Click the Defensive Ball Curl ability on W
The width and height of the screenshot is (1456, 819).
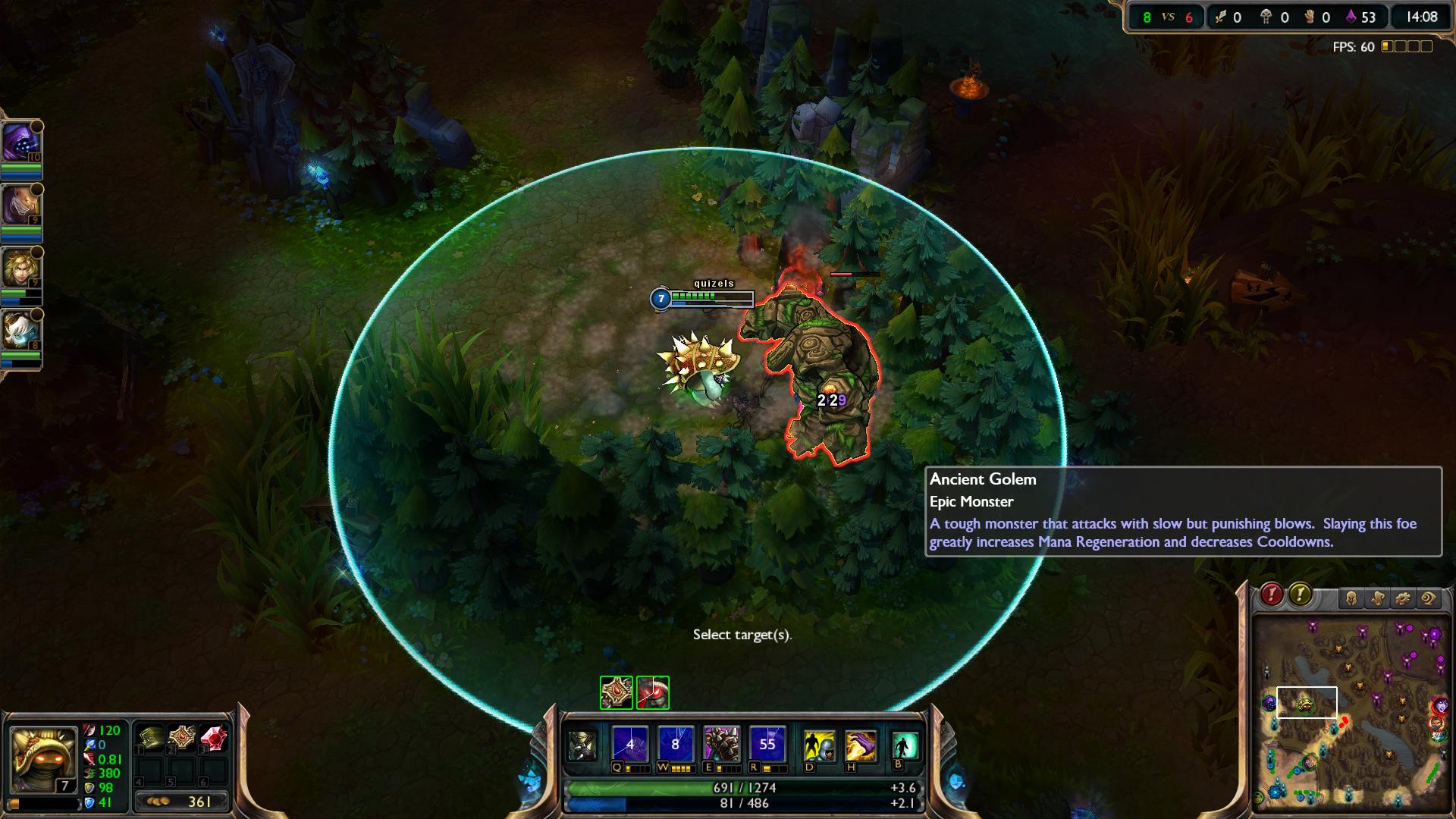click(676, 744)
